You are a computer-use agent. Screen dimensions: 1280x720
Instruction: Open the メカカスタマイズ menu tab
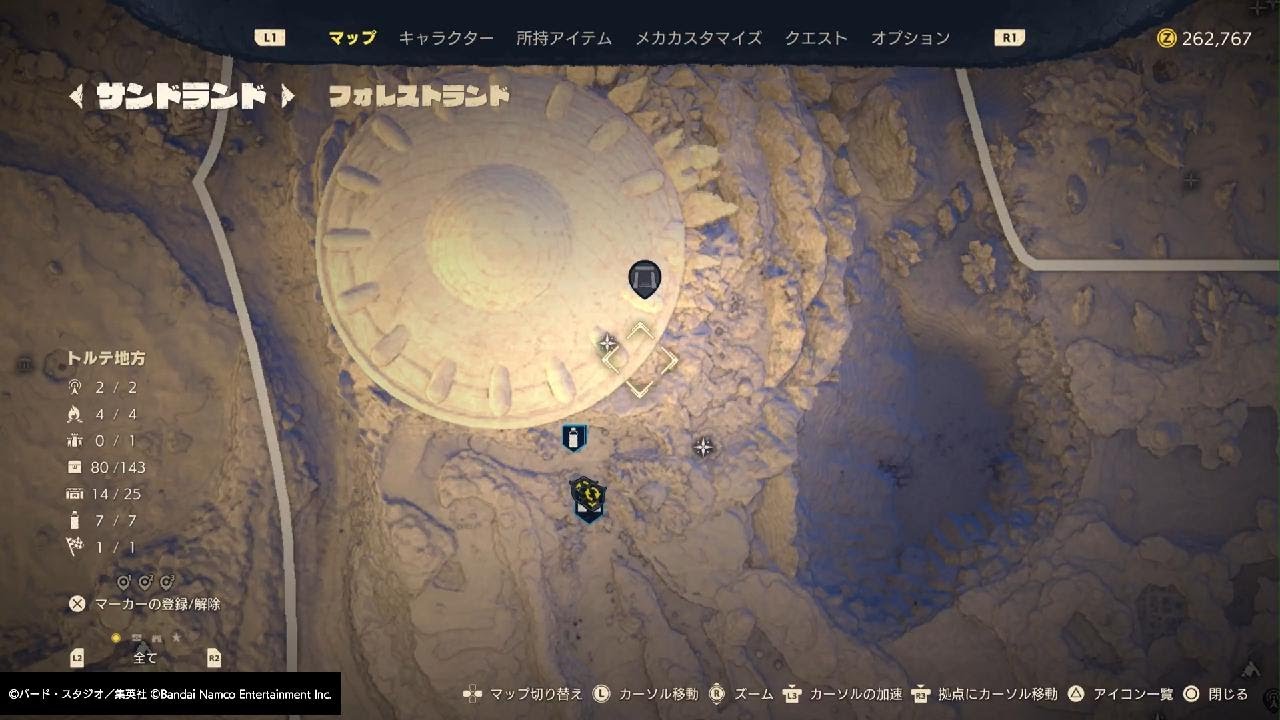(x=699, y=37)
